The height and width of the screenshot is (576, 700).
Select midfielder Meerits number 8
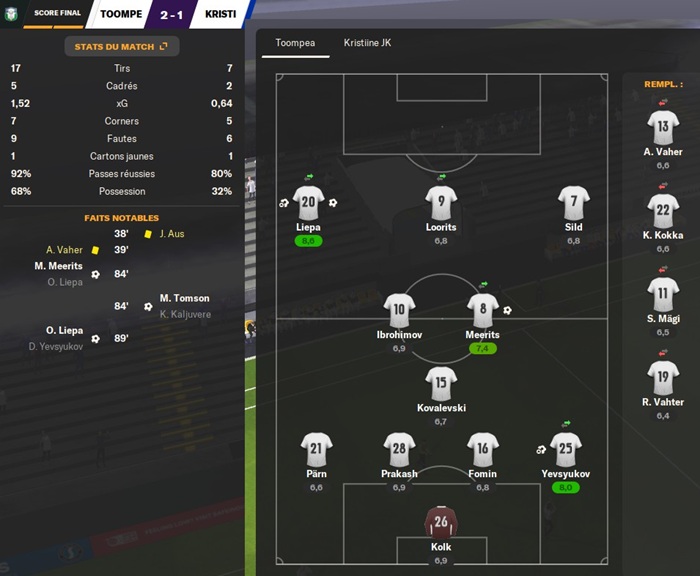coord(482,310)
